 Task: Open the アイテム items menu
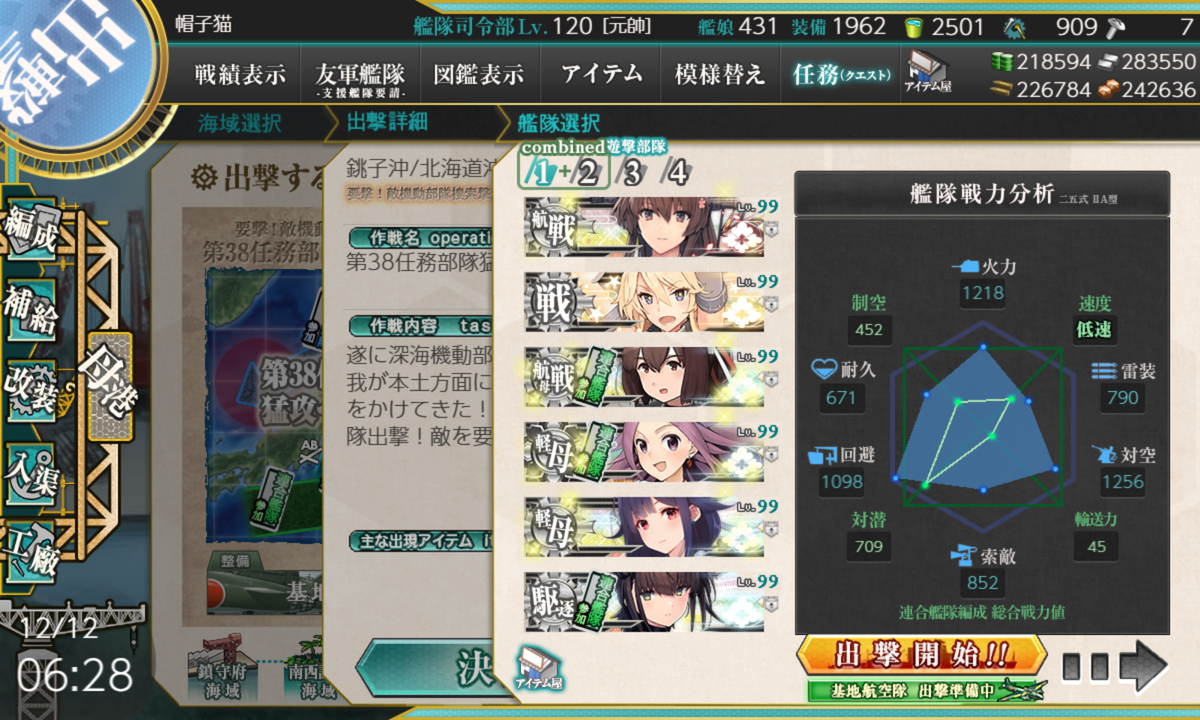(601, 74)
